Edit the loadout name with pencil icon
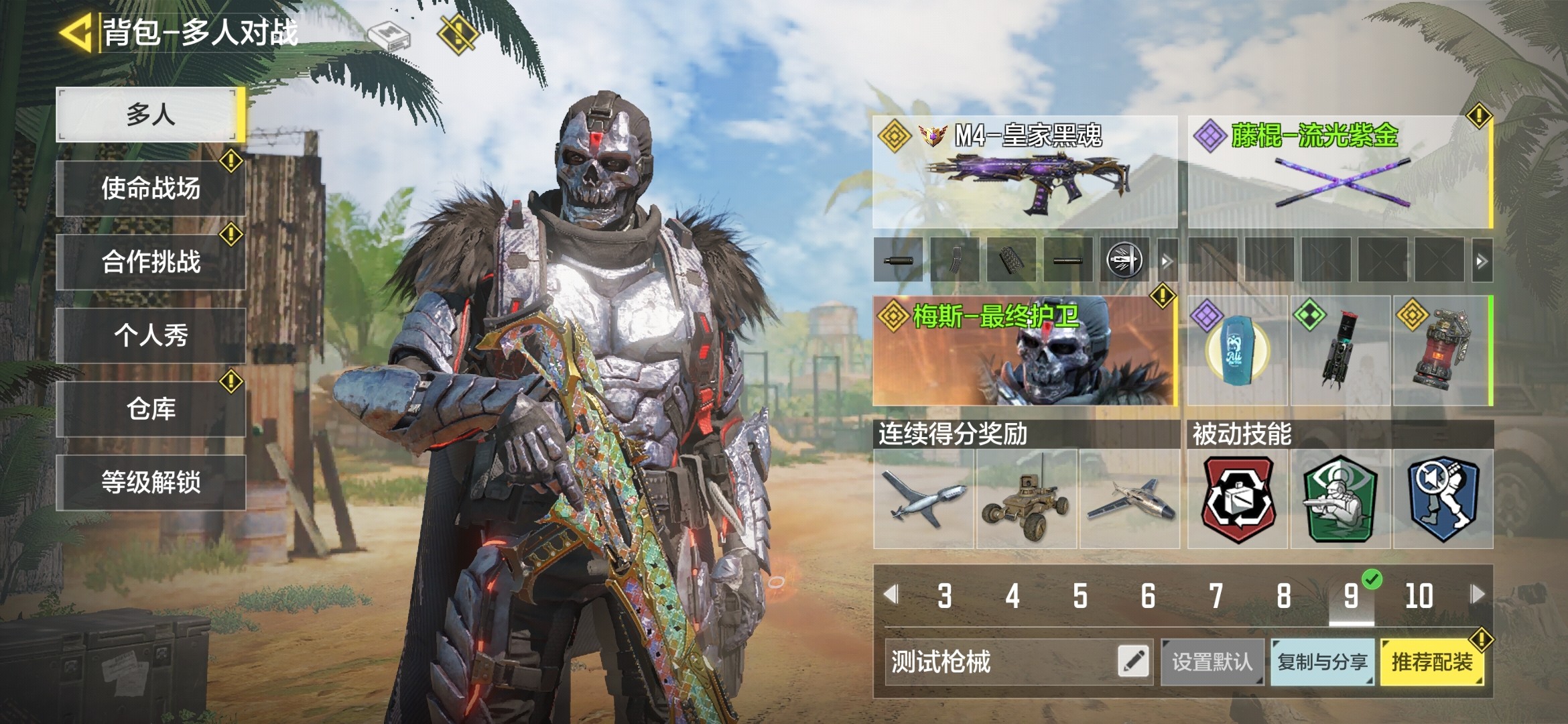1568x724 pixels. tap(1133, 662)
